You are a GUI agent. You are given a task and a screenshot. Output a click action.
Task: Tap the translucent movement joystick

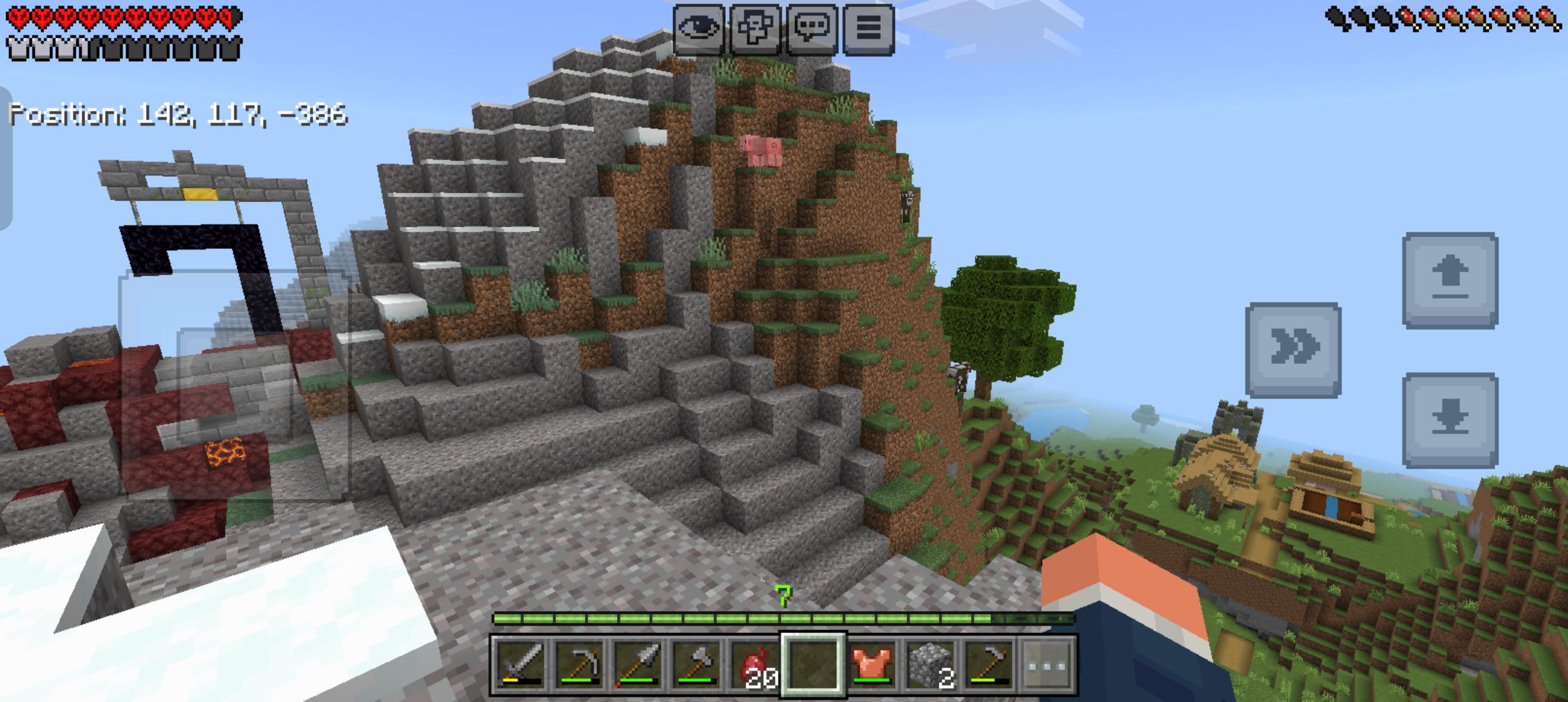234,387
